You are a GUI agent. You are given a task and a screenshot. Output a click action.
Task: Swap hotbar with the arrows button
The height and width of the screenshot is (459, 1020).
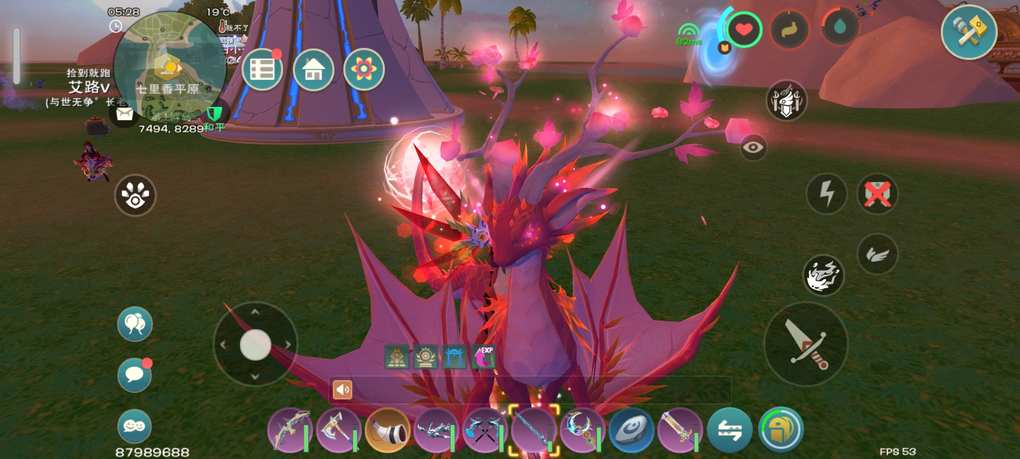729,430
